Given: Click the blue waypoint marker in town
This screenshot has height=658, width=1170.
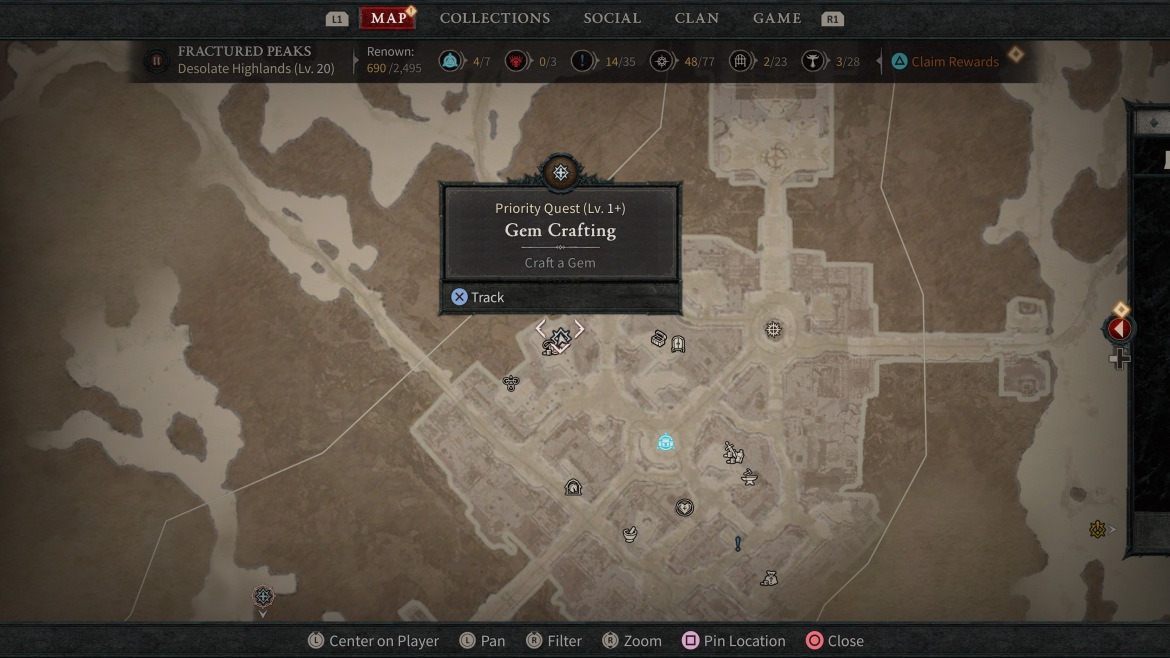Looking at the screenshot, I should tap(666, 442).
